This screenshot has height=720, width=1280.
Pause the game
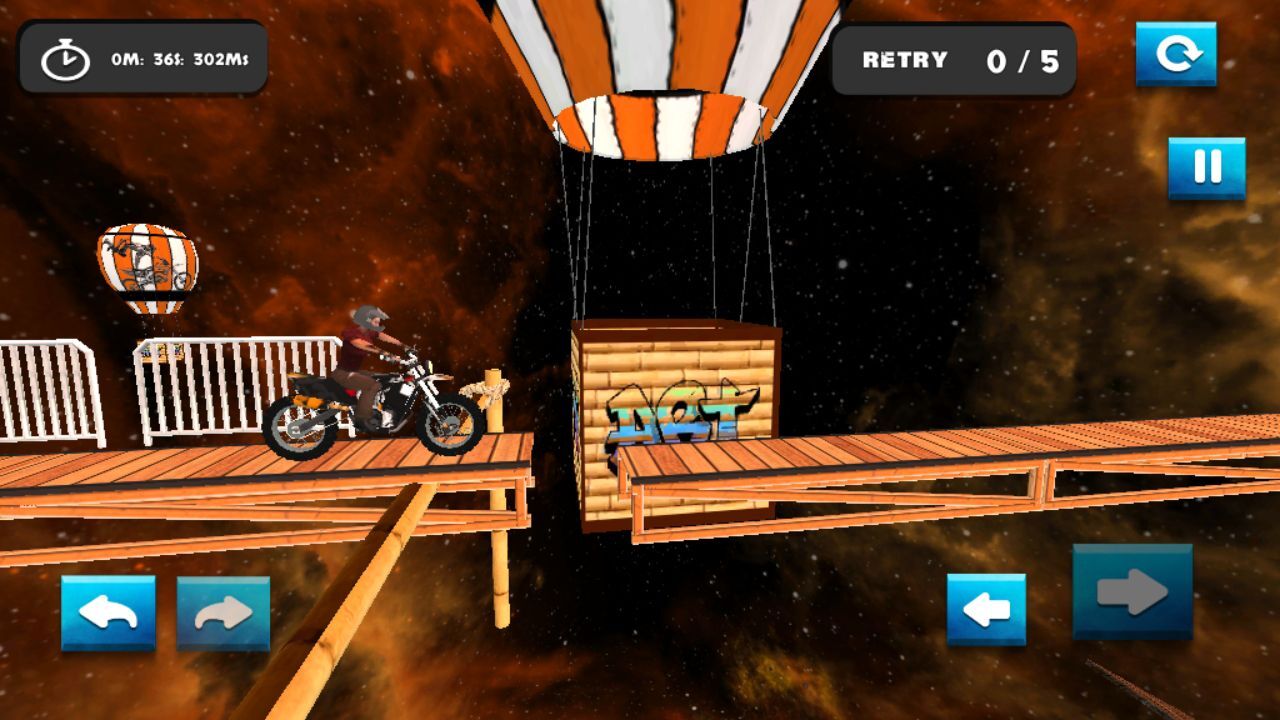click(x=1207, y=168)
